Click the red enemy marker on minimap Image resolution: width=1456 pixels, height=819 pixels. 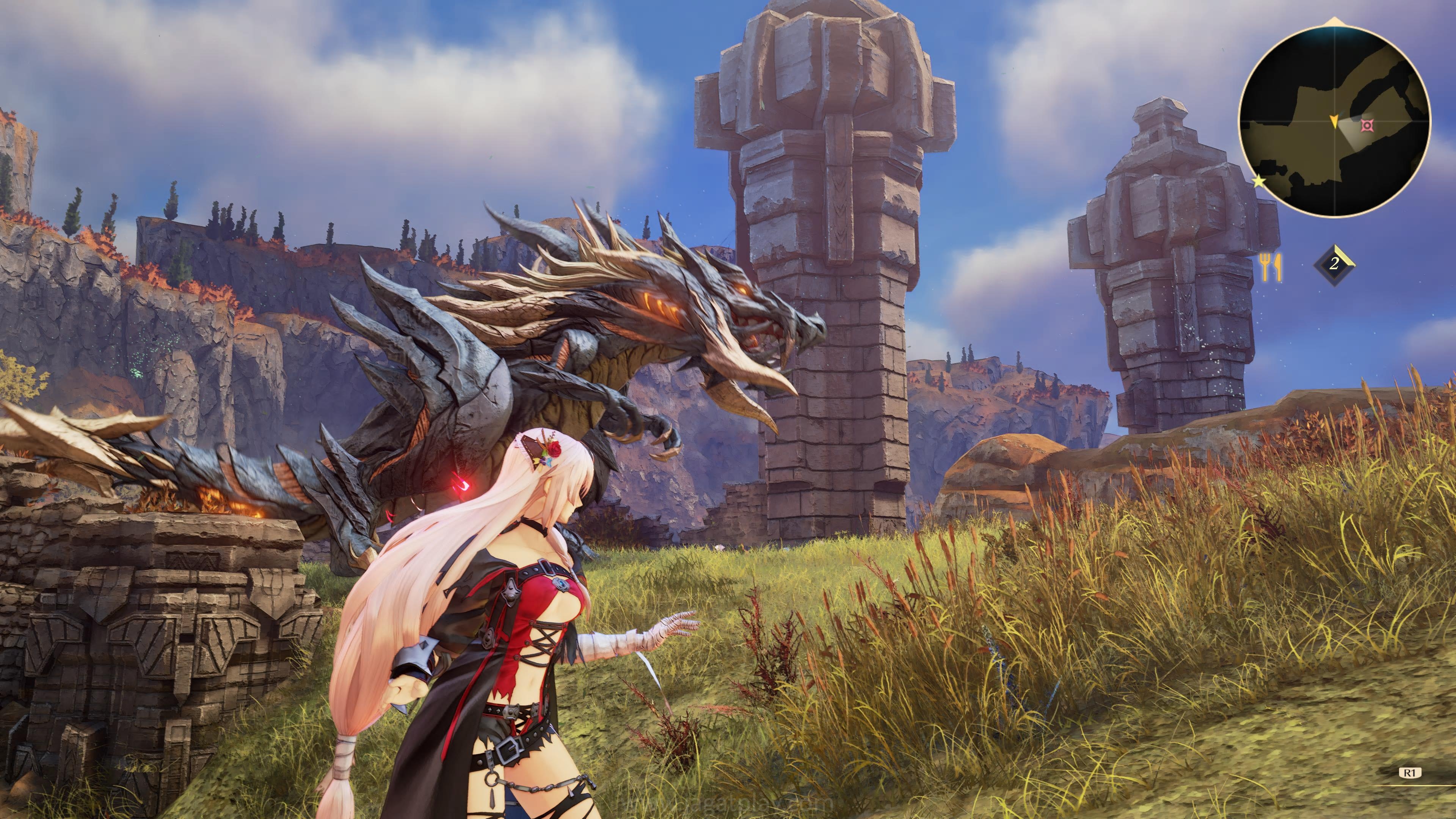[1367, 125]
